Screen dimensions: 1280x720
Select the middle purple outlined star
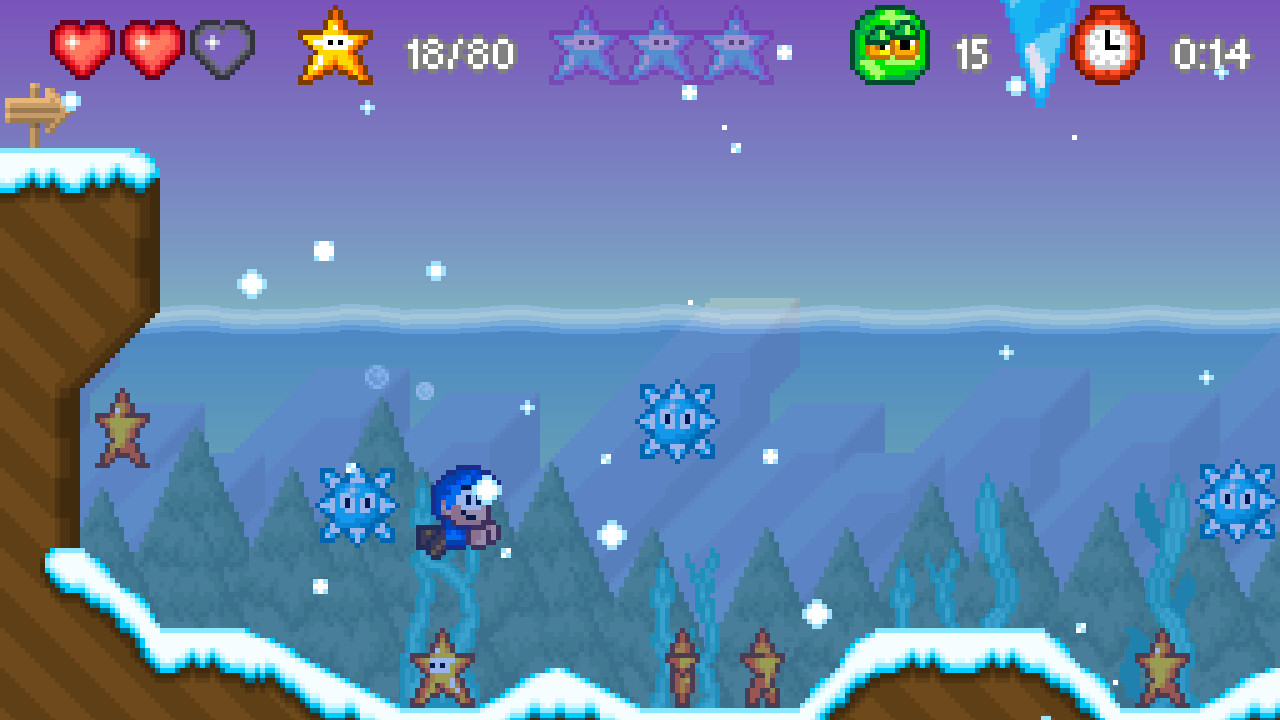click(660, 45)
